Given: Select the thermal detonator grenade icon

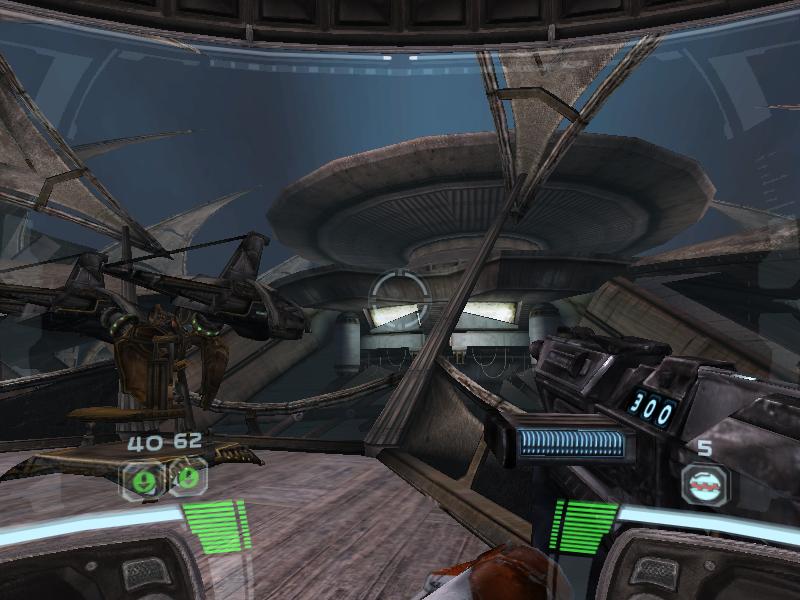Looking at the screenshot, I should pyautogui.click(x=705, y=485).
